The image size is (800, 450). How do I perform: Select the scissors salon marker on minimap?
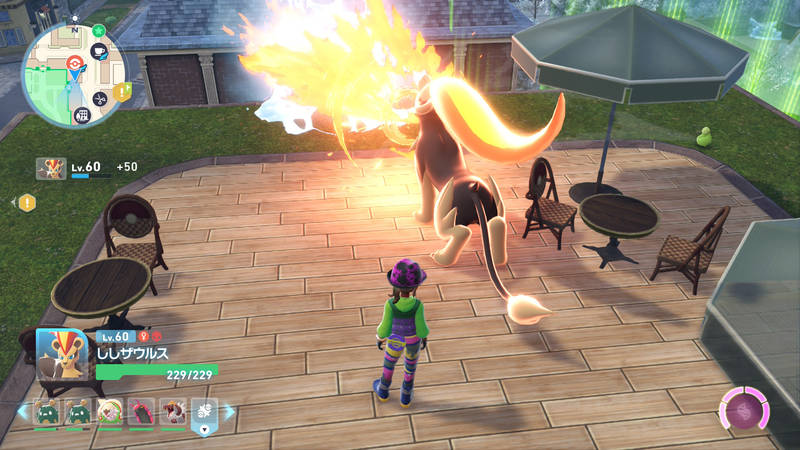(99, 98)
